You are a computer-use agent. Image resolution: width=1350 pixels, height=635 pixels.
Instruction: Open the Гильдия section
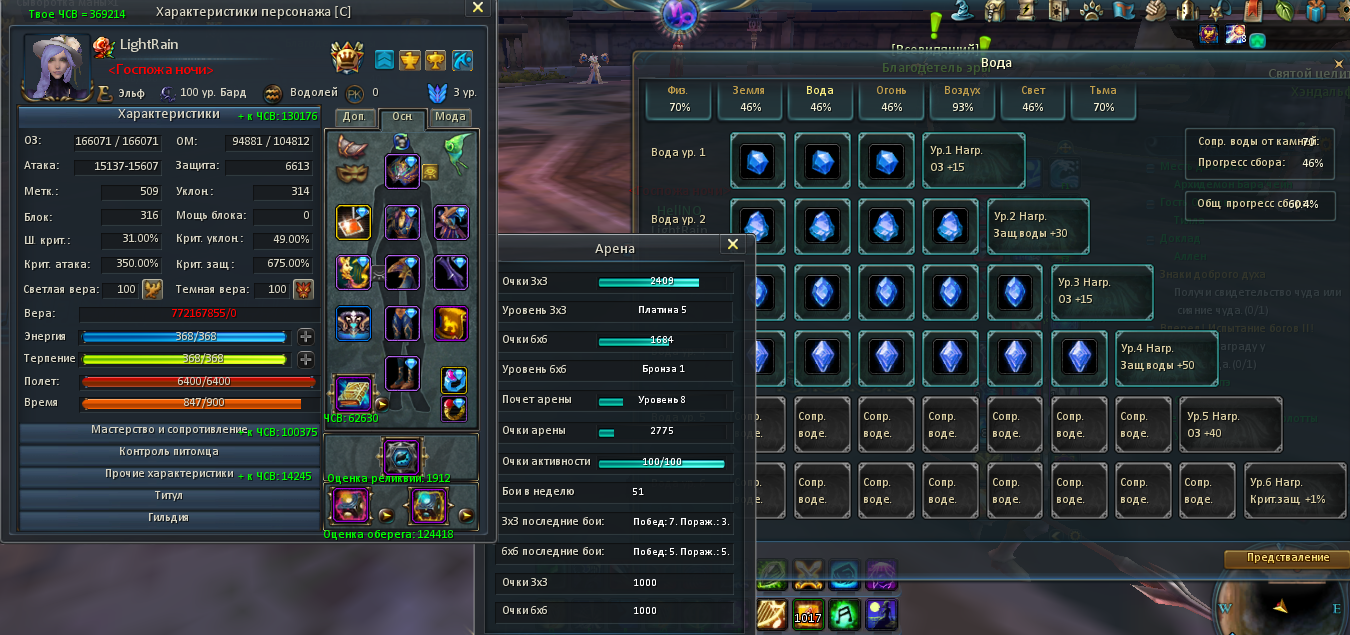pyautogui.click(x=169, y=519)
